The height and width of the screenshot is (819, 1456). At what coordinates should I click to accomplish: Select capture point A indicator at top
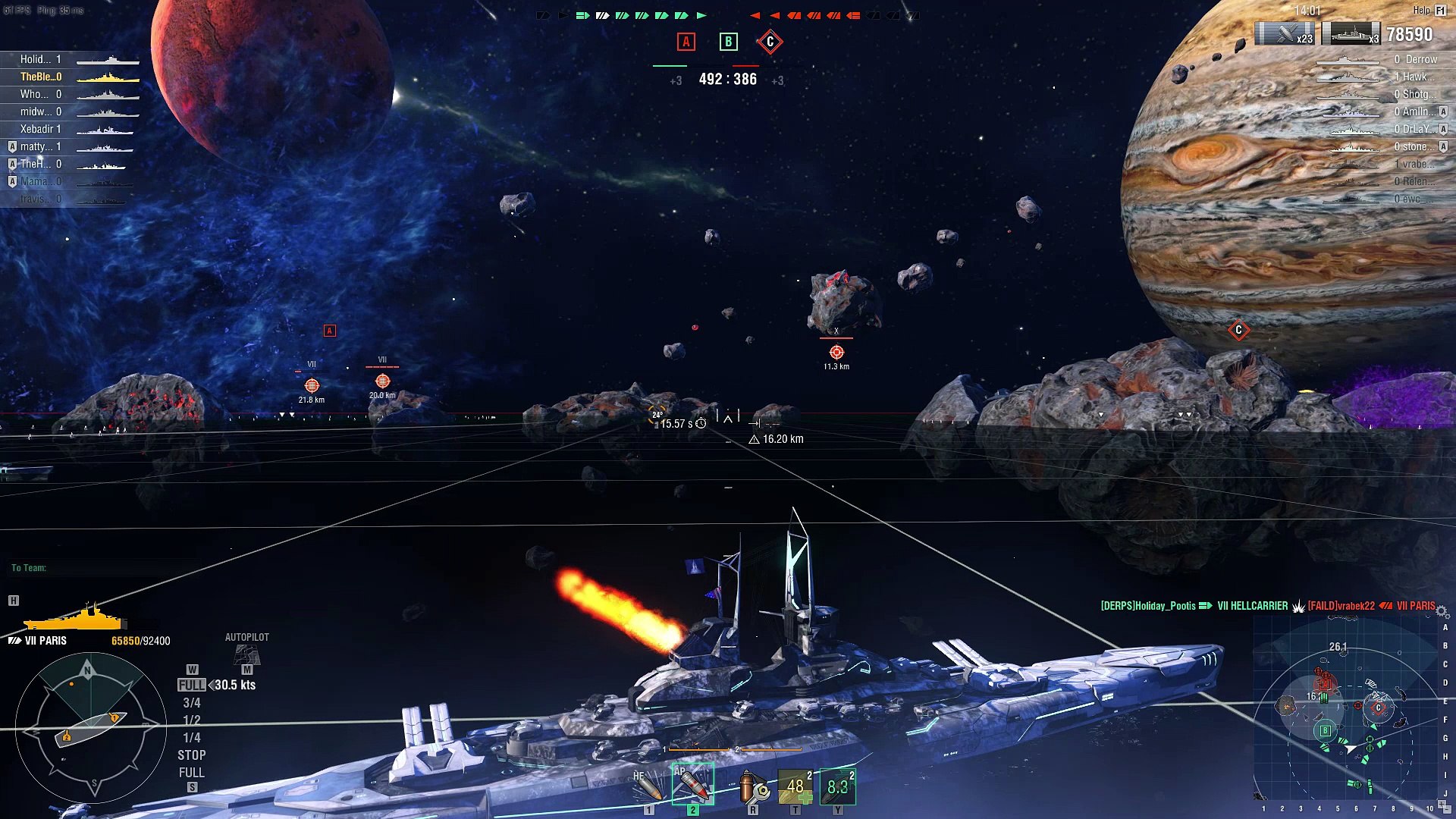686,42
